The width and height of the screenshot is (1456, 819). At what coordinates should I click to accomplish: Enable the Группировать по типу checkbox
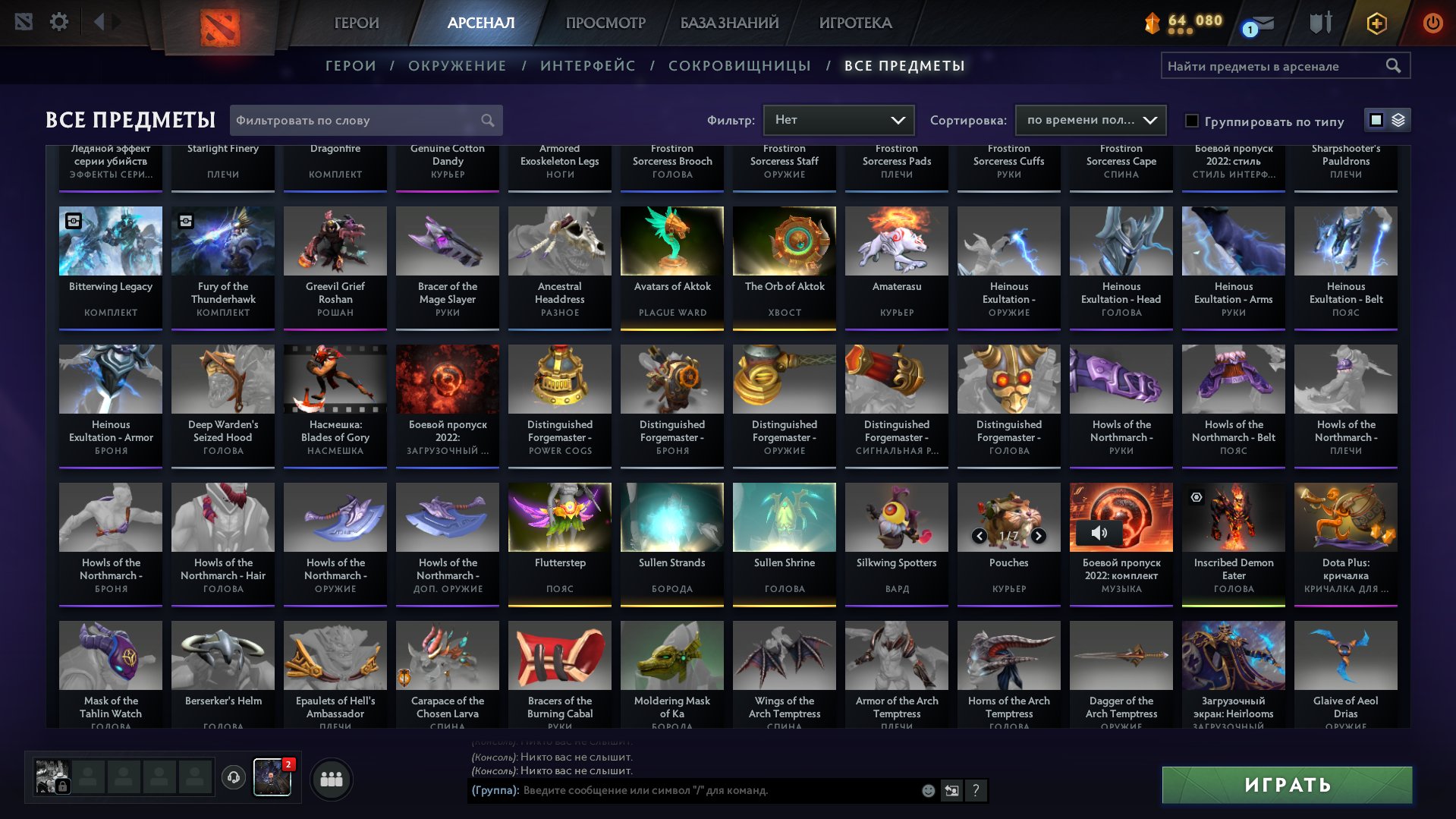[x=1191, y=121]
